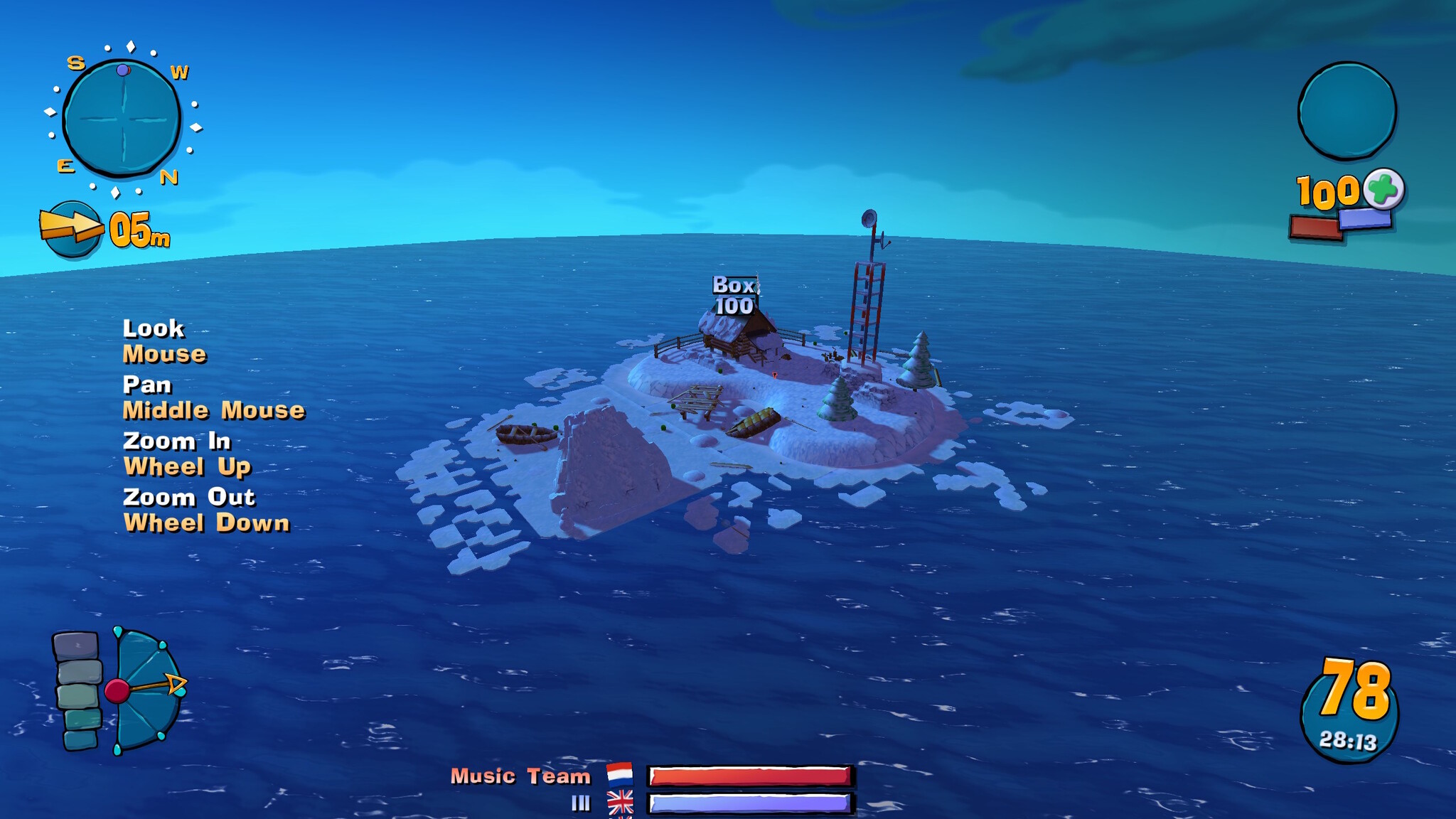Click the camera angle fan gauge
This screenshot has width=1456, height=819.
coord(146,690)
